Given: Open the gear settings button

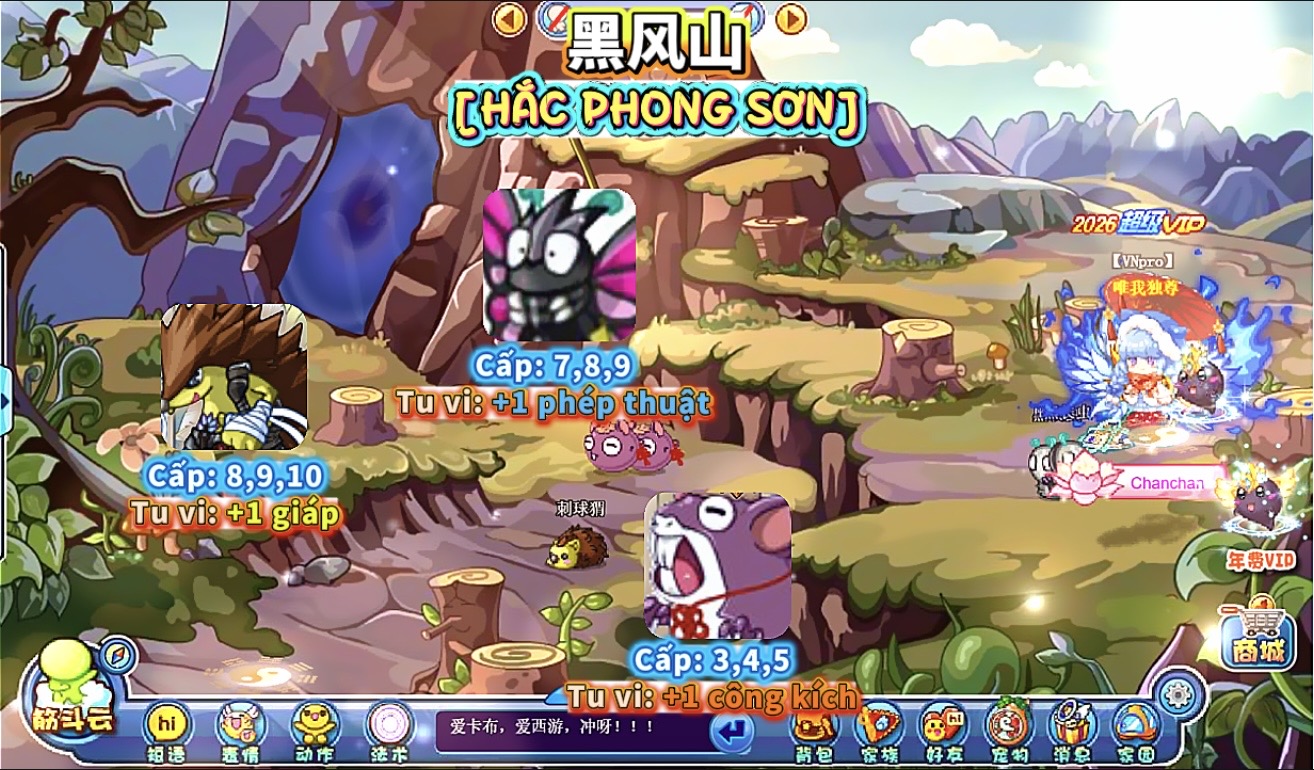Looking at the screenshot, I should pos(1176,693).
